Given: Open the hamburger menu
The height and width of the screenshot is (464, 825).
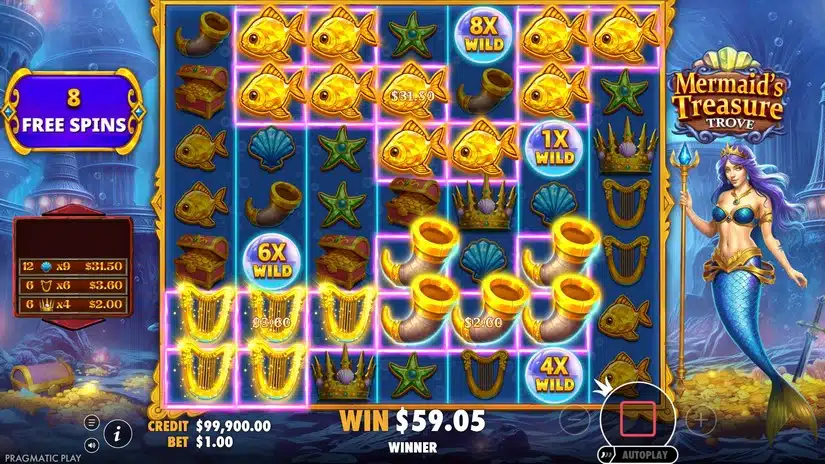Looking at the screenshot, I should click(x=92, y=423).
